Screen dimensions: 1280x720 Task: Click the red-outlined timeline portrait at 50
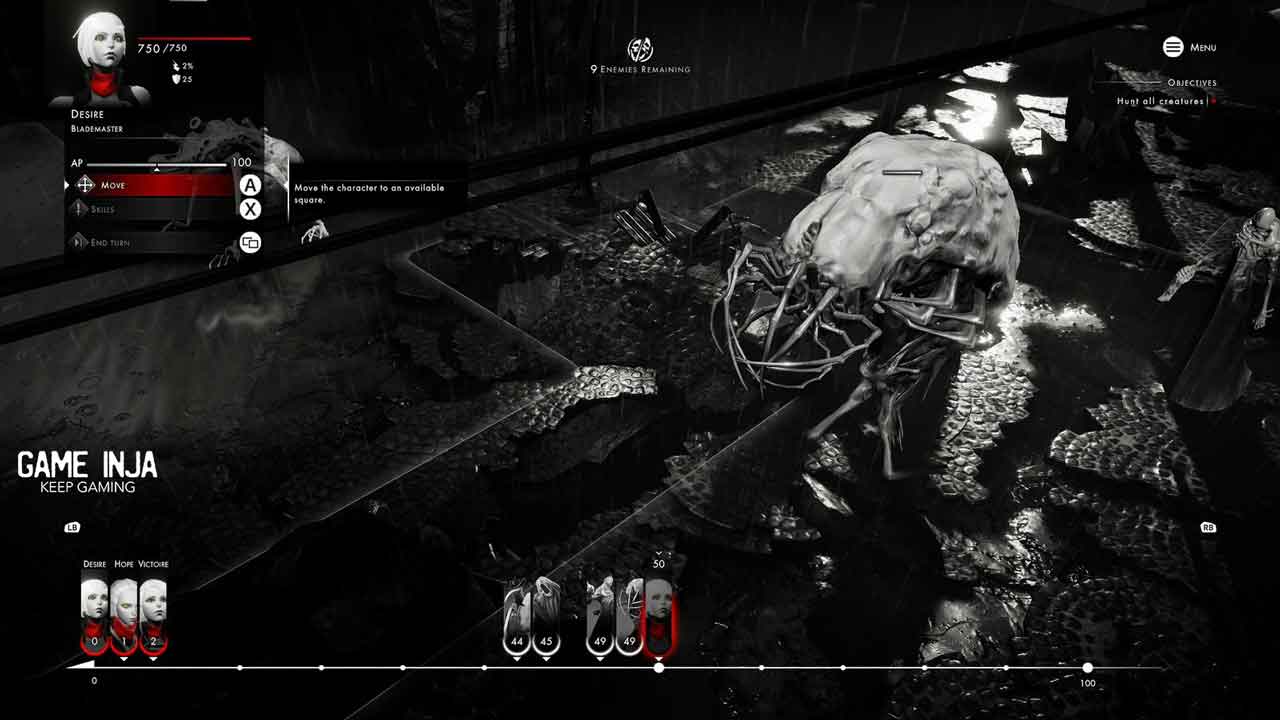coord(658,614)
